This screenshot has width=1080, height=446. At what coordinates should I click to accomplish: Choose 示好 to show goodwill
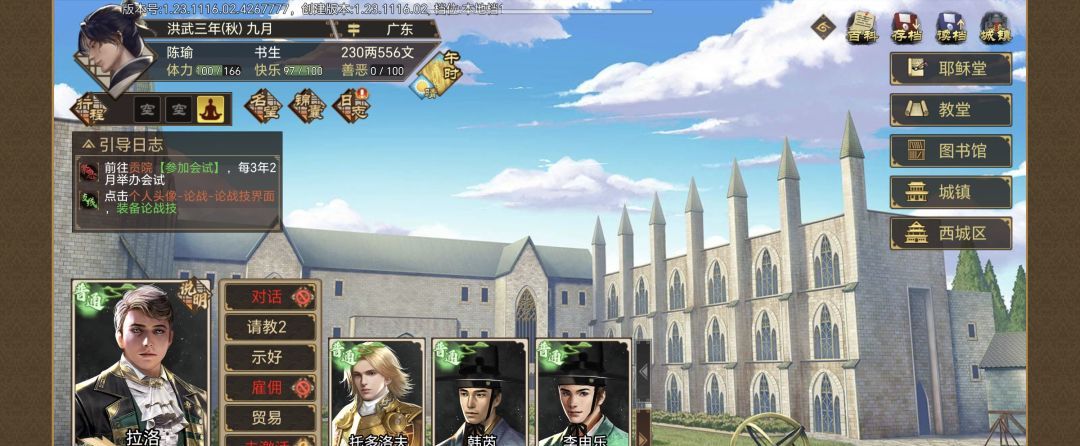click(267, 357)
